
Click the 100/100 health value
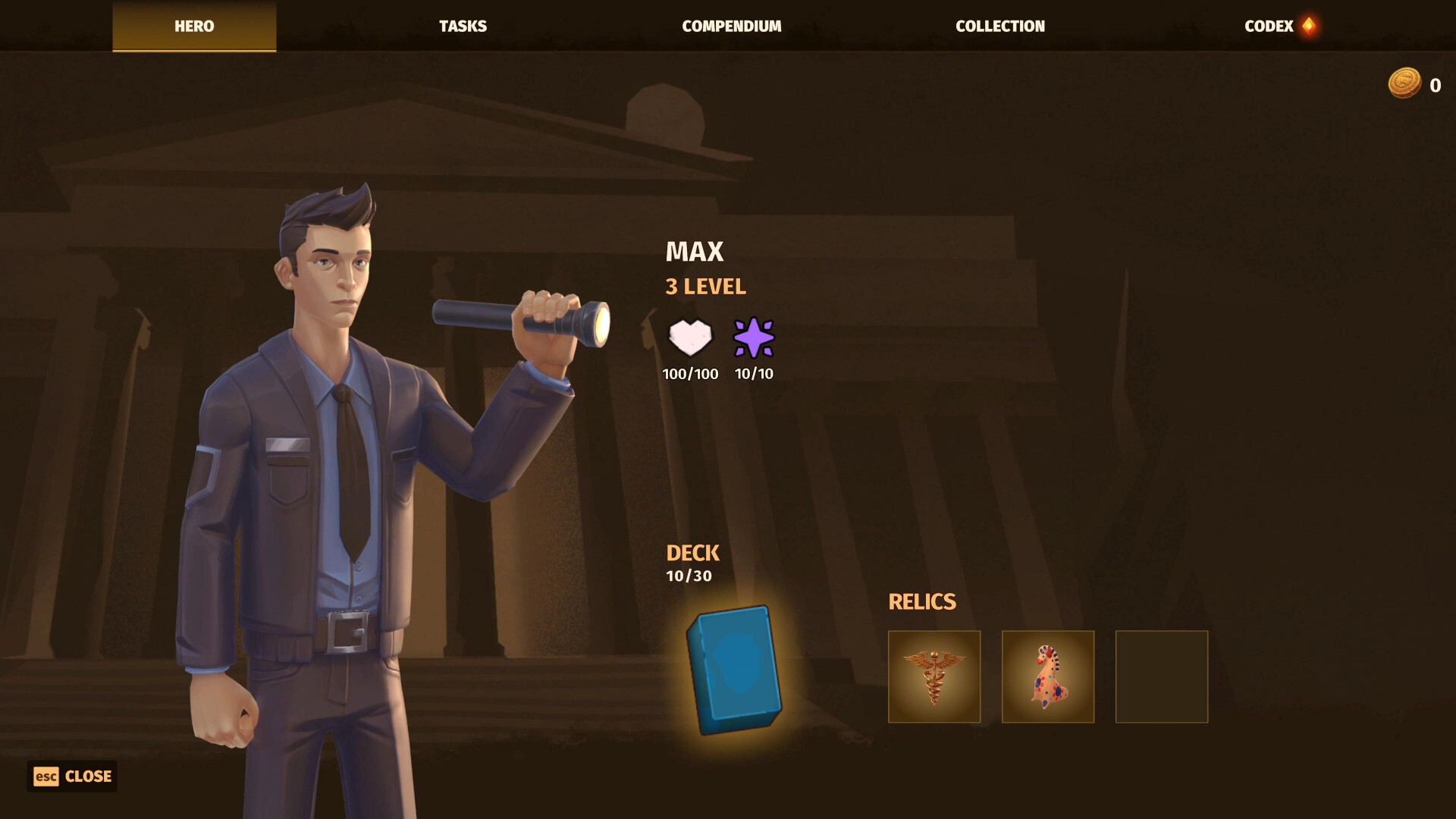[690, 373]
